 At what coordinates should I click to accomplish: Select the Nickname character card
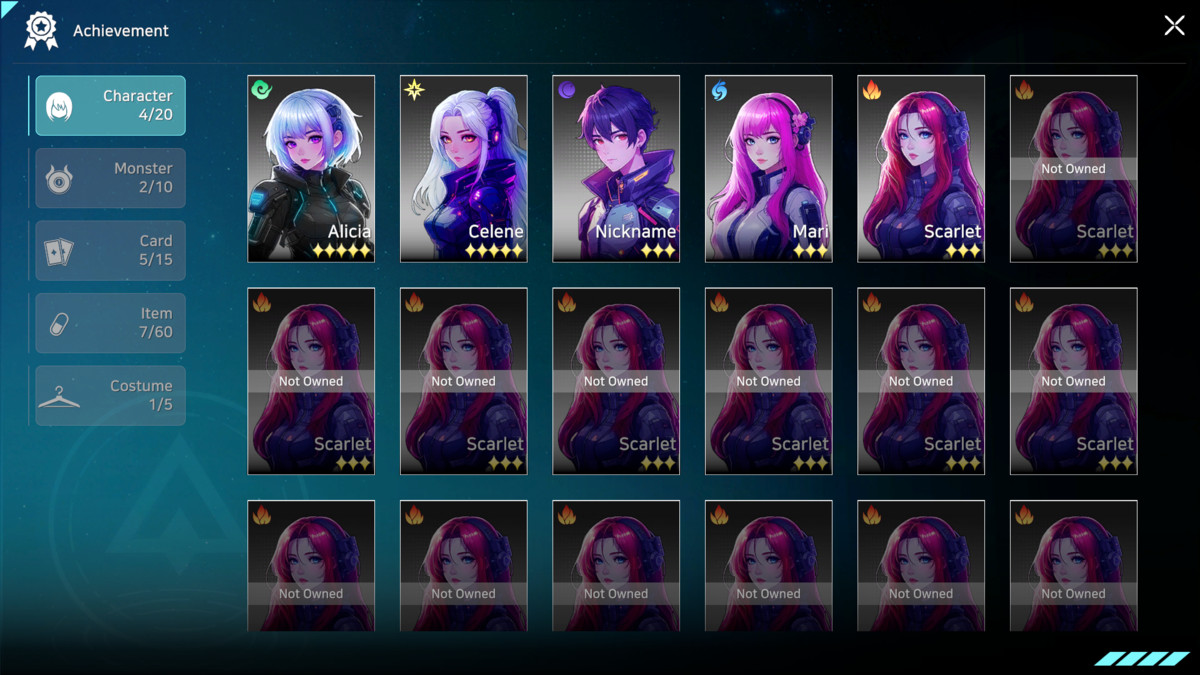click(616, 168)
